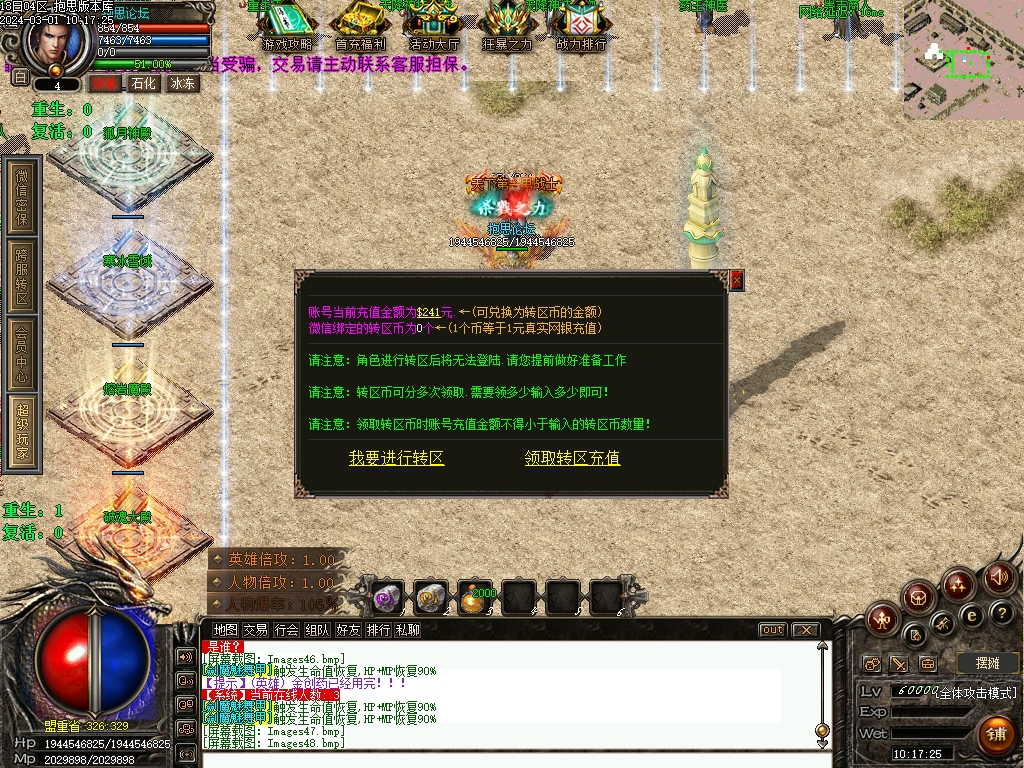
Task: Use the orange potion hotbar item
Action: [475, 598]
